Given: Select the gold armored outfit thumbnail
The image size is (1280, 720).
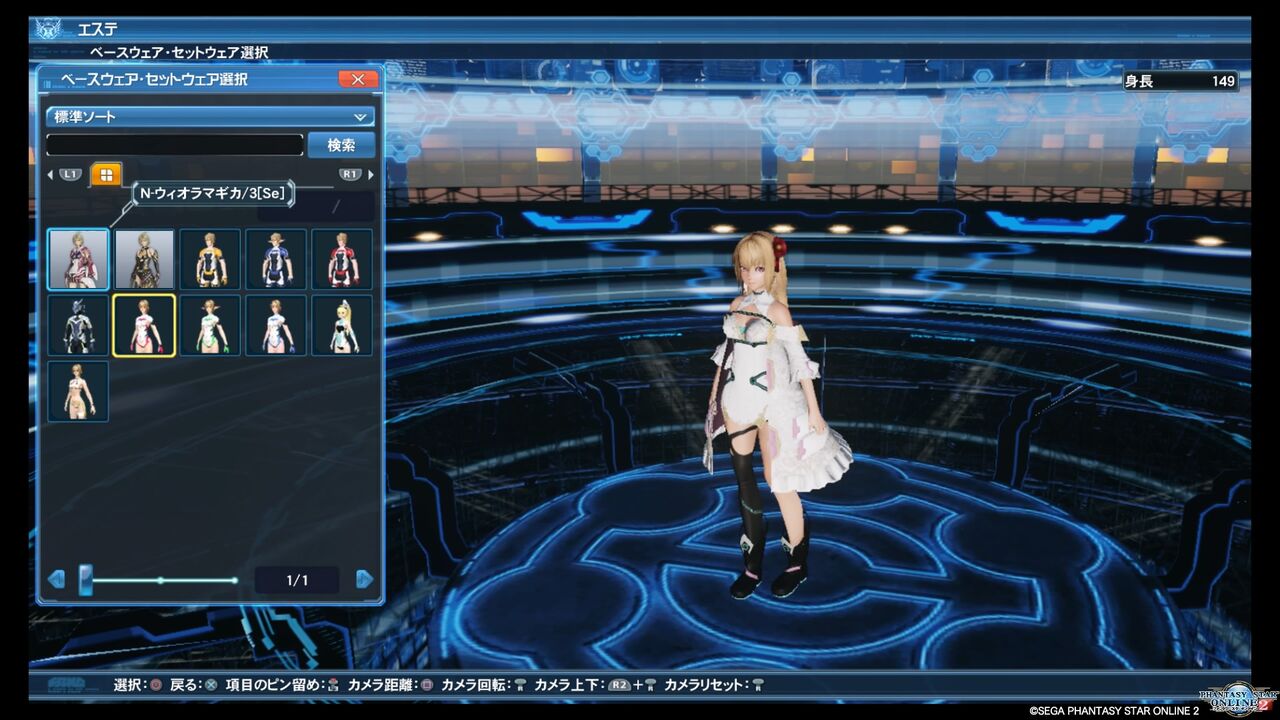Looking at the screenshot, I should (144, 258).
